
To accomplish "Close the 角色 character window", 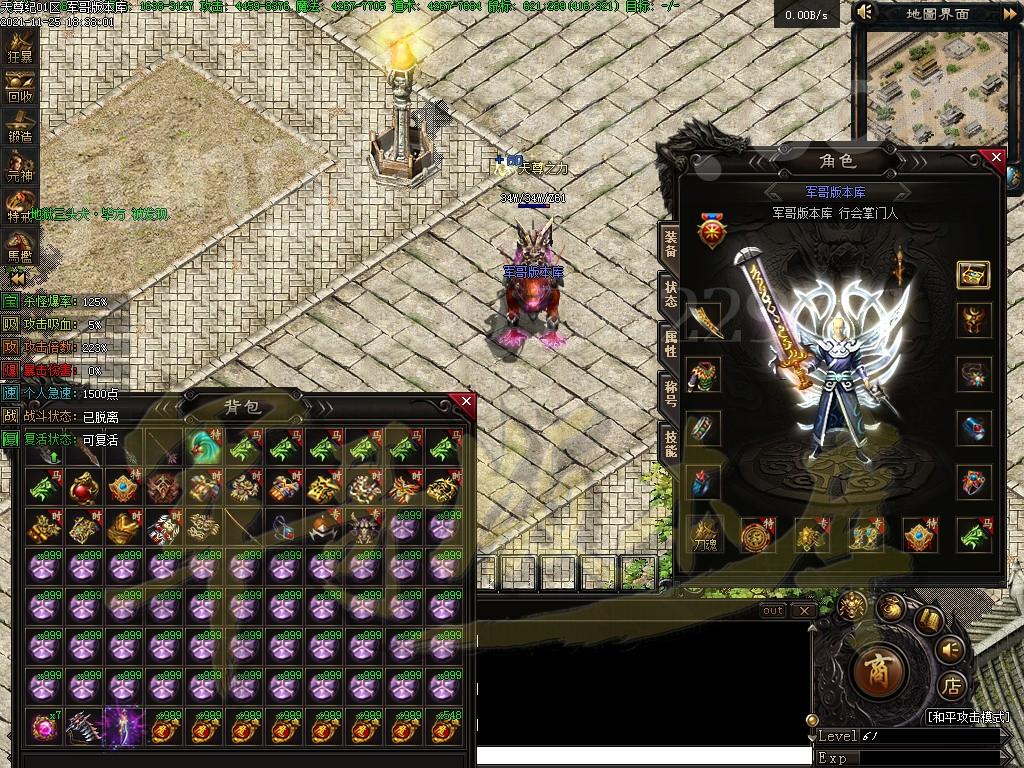I will coord(995,157).
